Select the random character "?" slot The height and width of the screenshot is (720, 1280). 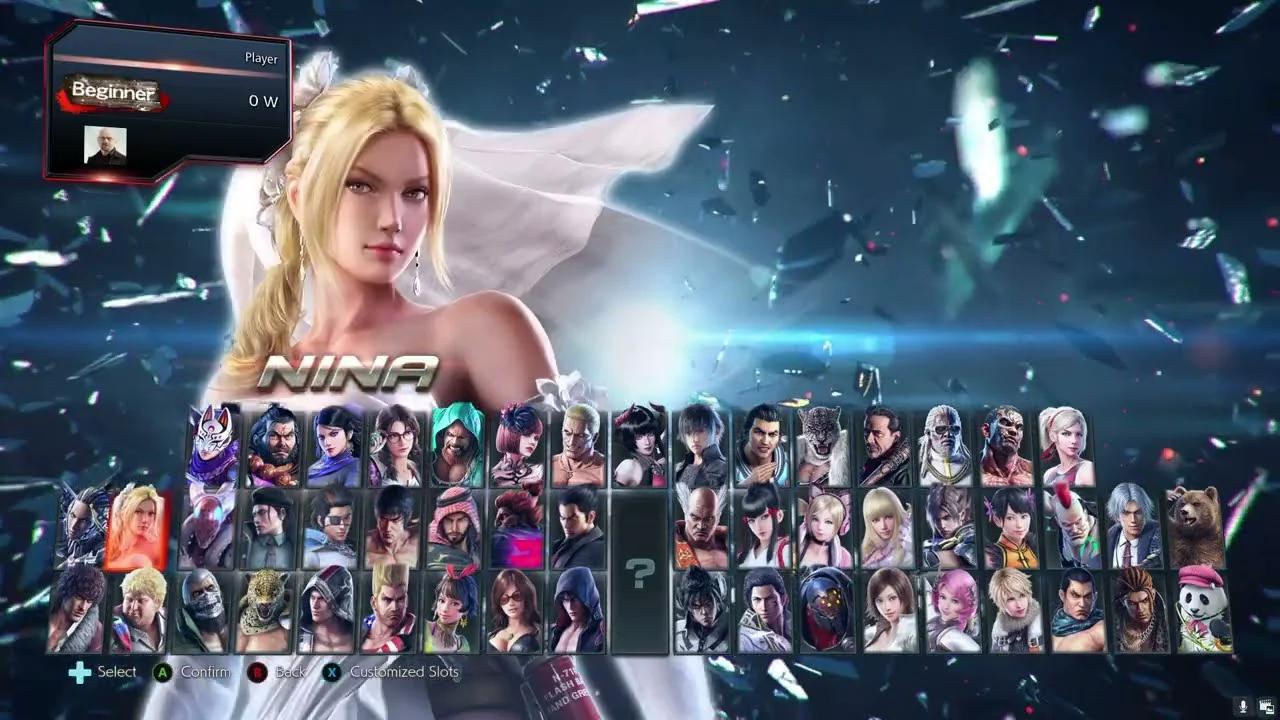[x=640, y=568]
